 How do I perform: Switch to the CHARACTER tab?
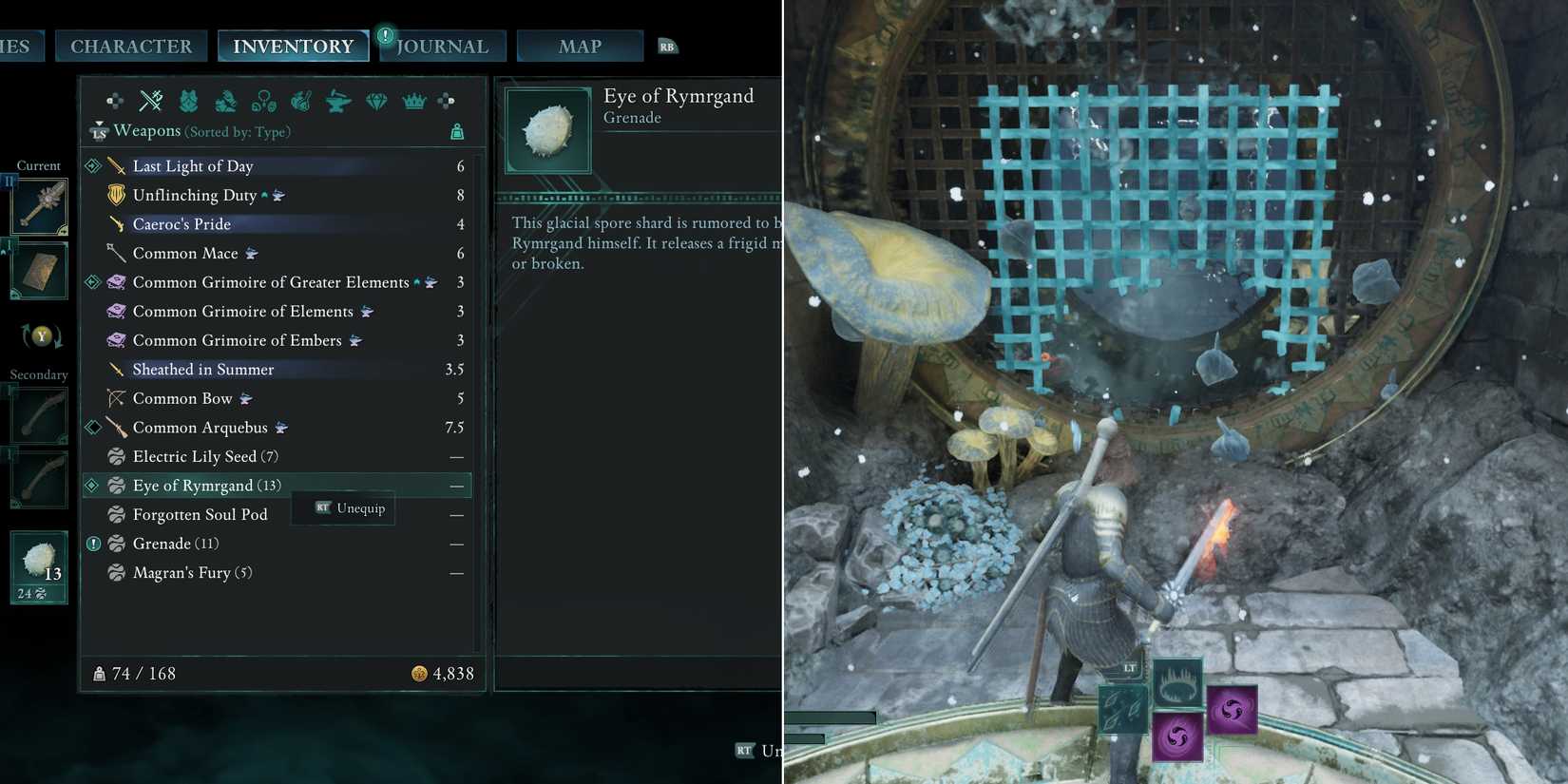(131, 46)
